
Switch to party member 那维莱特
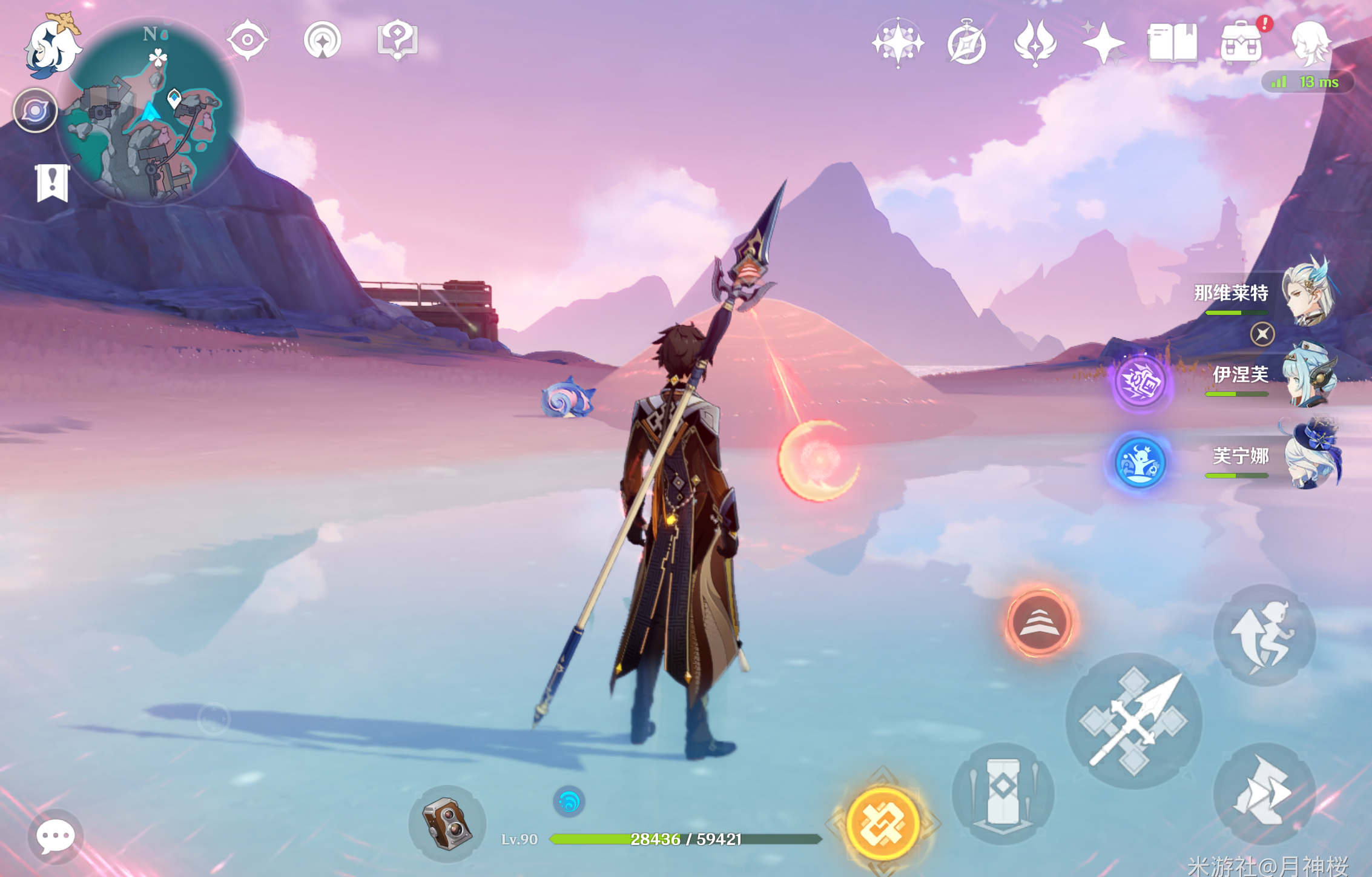(1308, 293)
